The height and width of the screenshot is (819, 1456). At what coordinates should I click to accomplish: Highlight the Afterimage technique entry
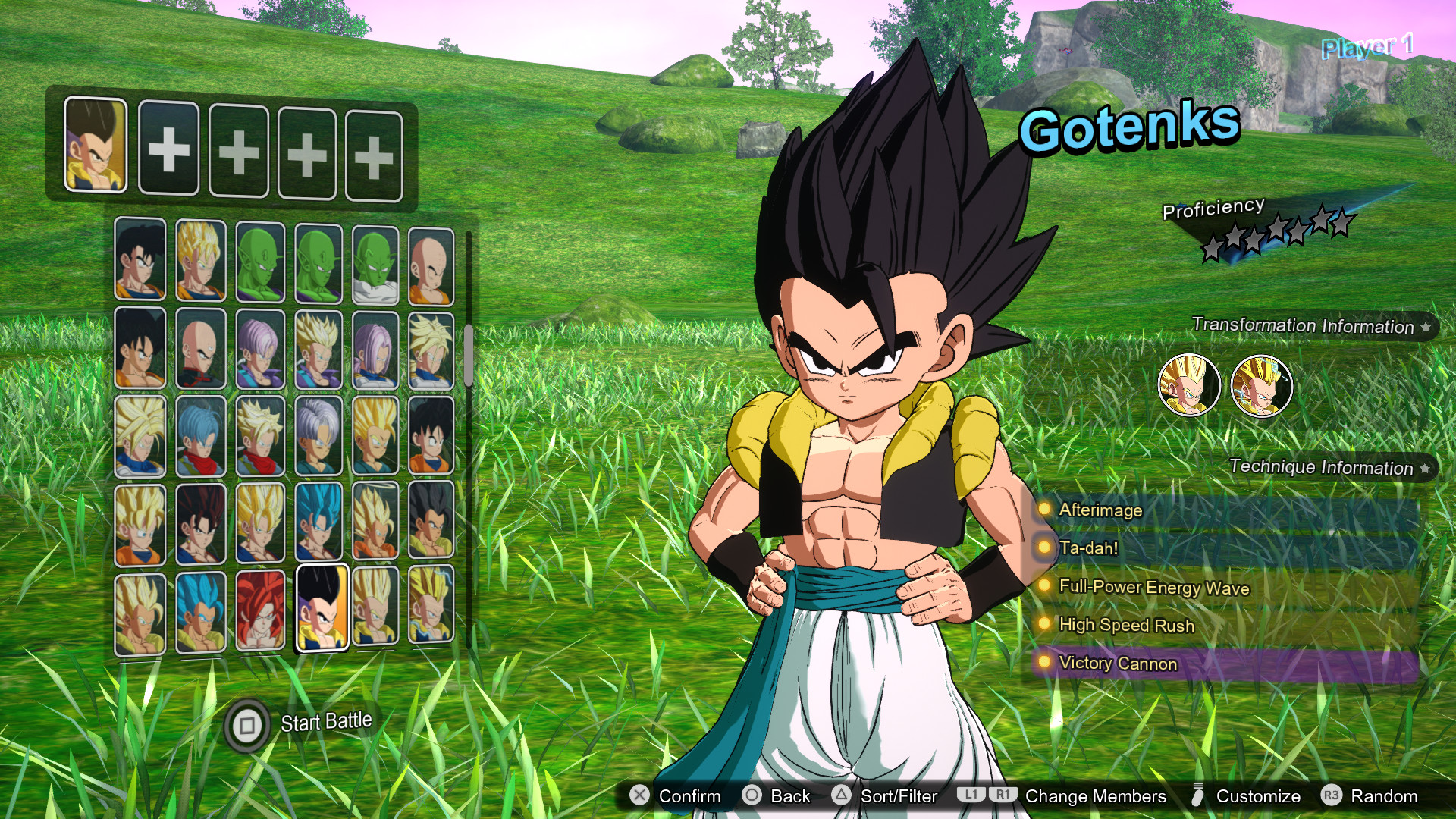pyautogui.click(x=1100, y=510)
